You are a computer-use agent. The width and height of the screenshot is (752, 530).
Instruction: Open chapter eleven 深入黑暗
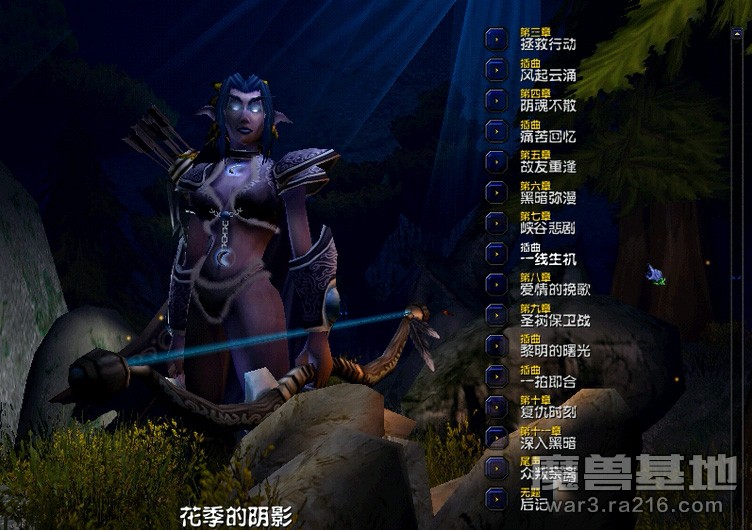tap(497, 437)
